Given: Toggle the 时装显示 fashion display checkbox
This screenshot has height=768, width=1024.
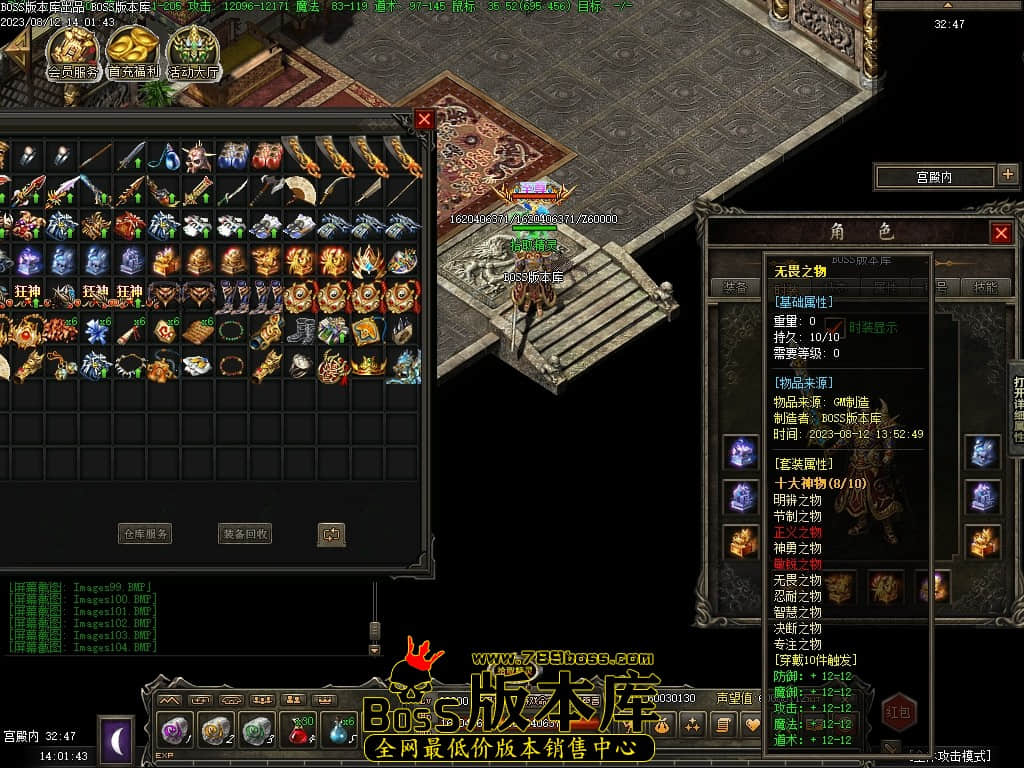Looking at the screenshot, I should (837, 328).
